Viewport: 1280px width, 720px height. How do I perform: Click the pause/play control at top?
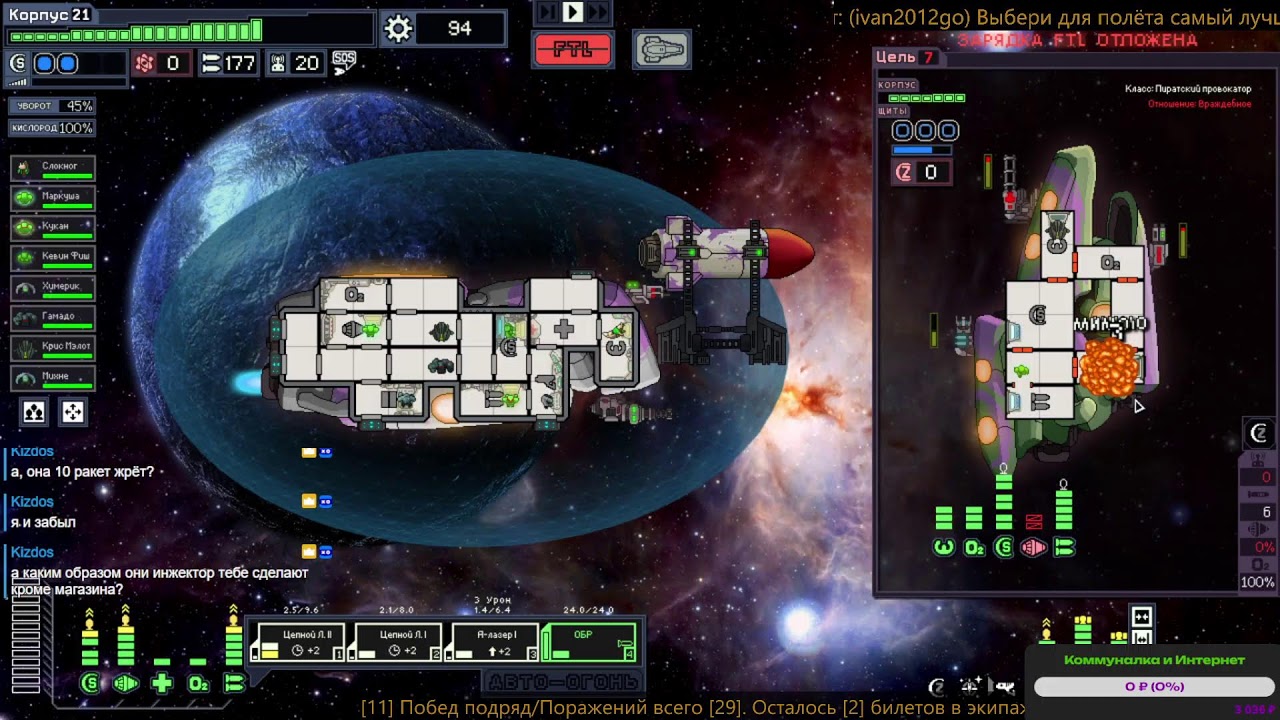coord(572,12)
